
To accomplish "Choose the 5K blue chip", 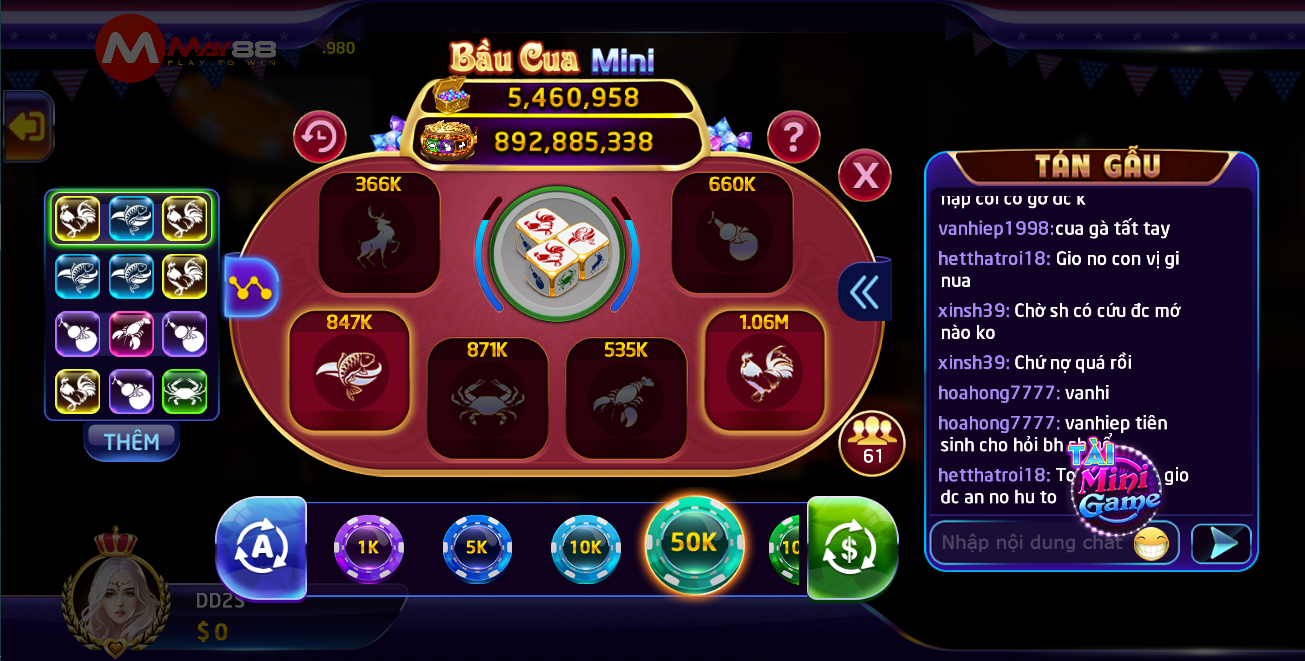I will pyautogui.click(x=477, y=547).
